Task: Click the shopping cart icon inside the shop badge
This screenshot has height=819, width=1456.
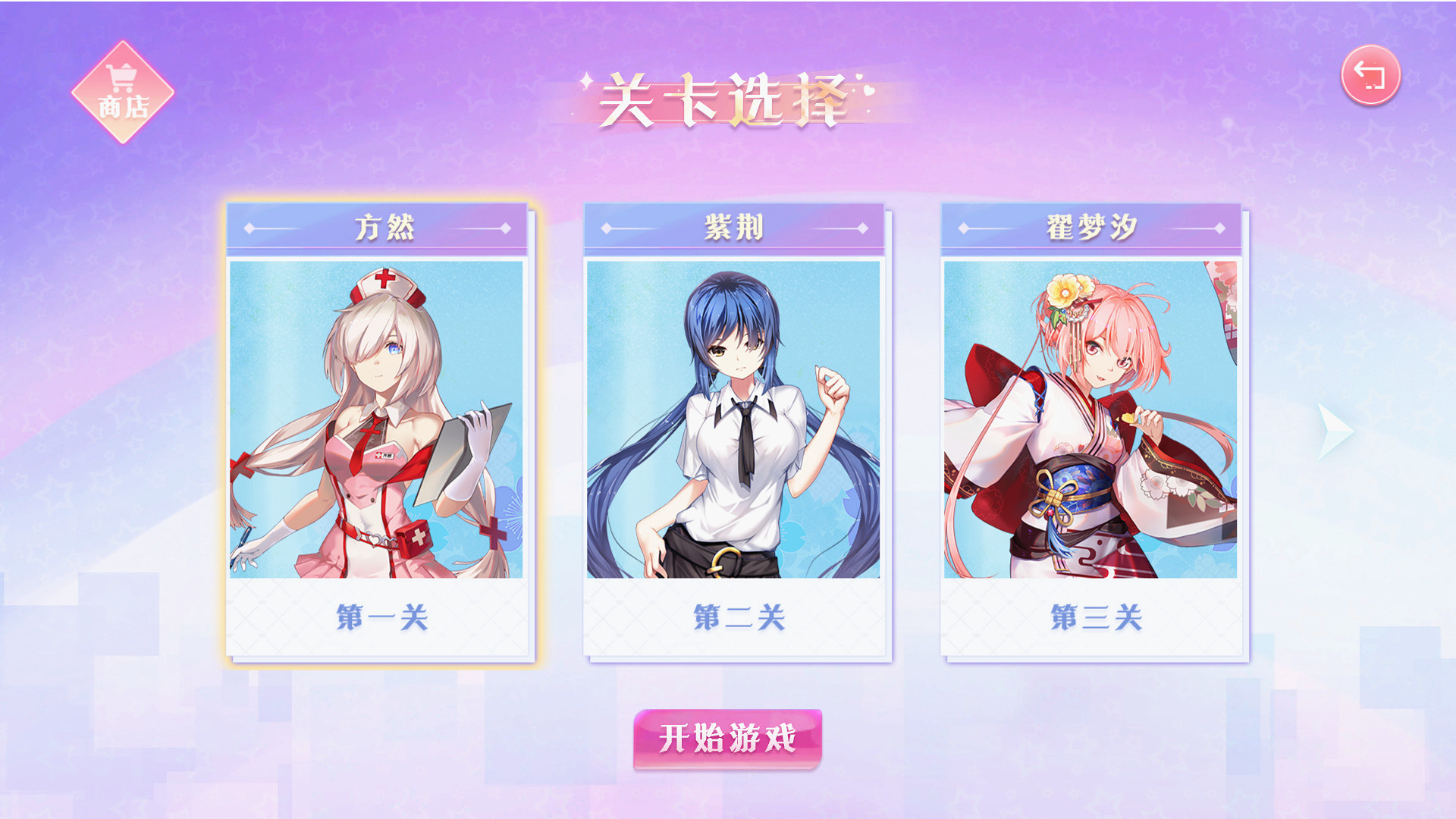Action: [121, 77]
